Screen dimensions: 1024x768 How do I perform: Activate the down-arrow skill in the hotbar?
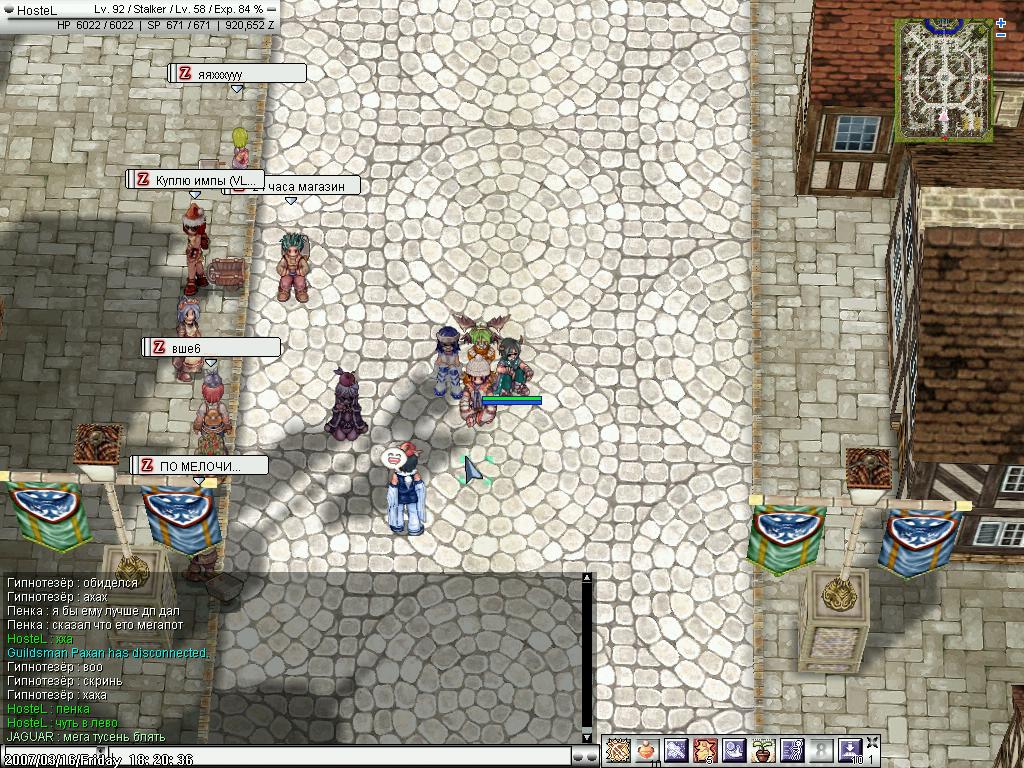(x=849, y=750)
